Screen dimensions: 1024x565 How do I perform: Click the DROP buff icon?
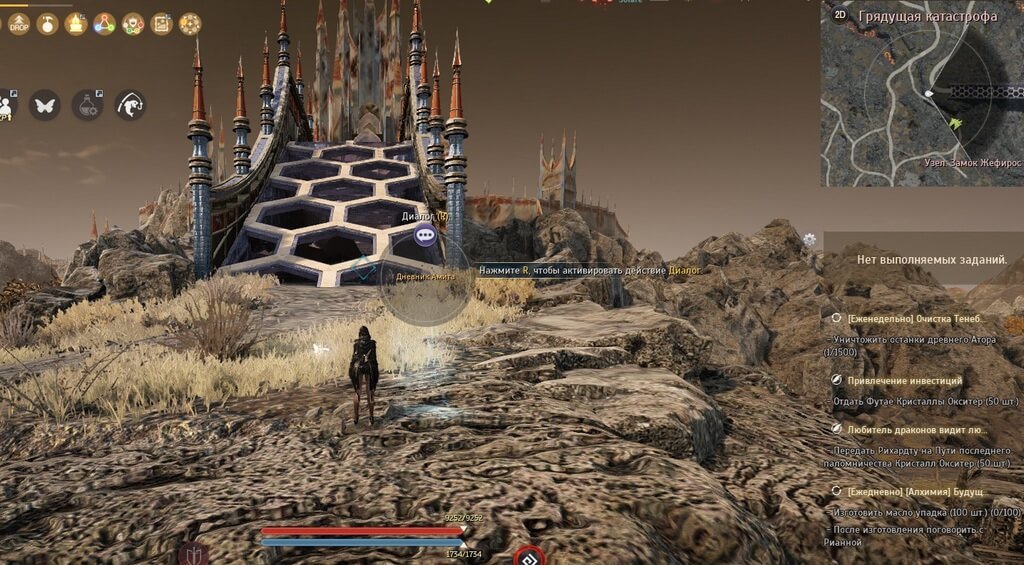pyautogui.click(x=19, y=24)
